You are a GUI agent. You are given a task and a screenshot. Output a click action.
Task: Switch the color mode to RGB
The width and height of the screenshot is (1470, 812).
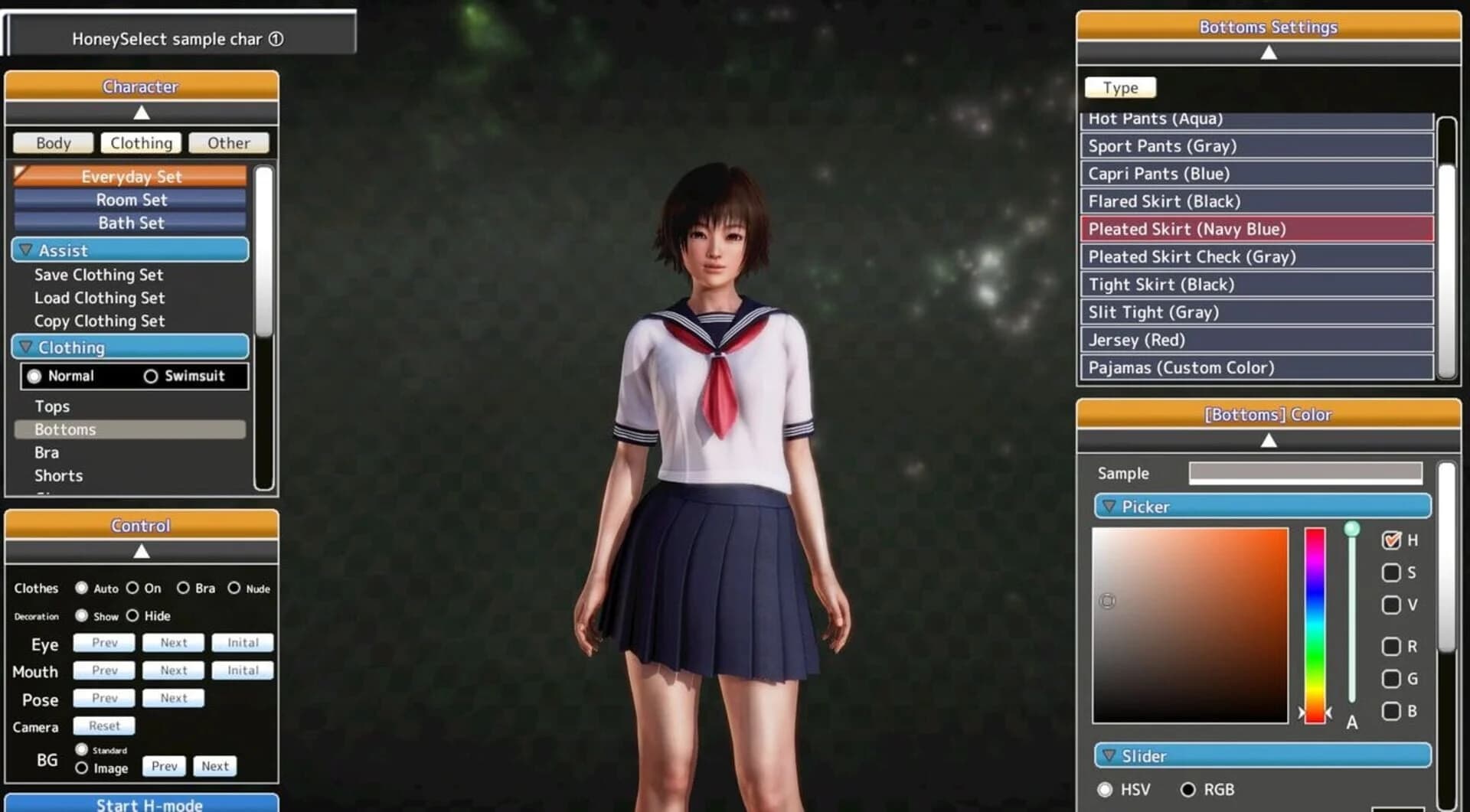point(1189,789)
